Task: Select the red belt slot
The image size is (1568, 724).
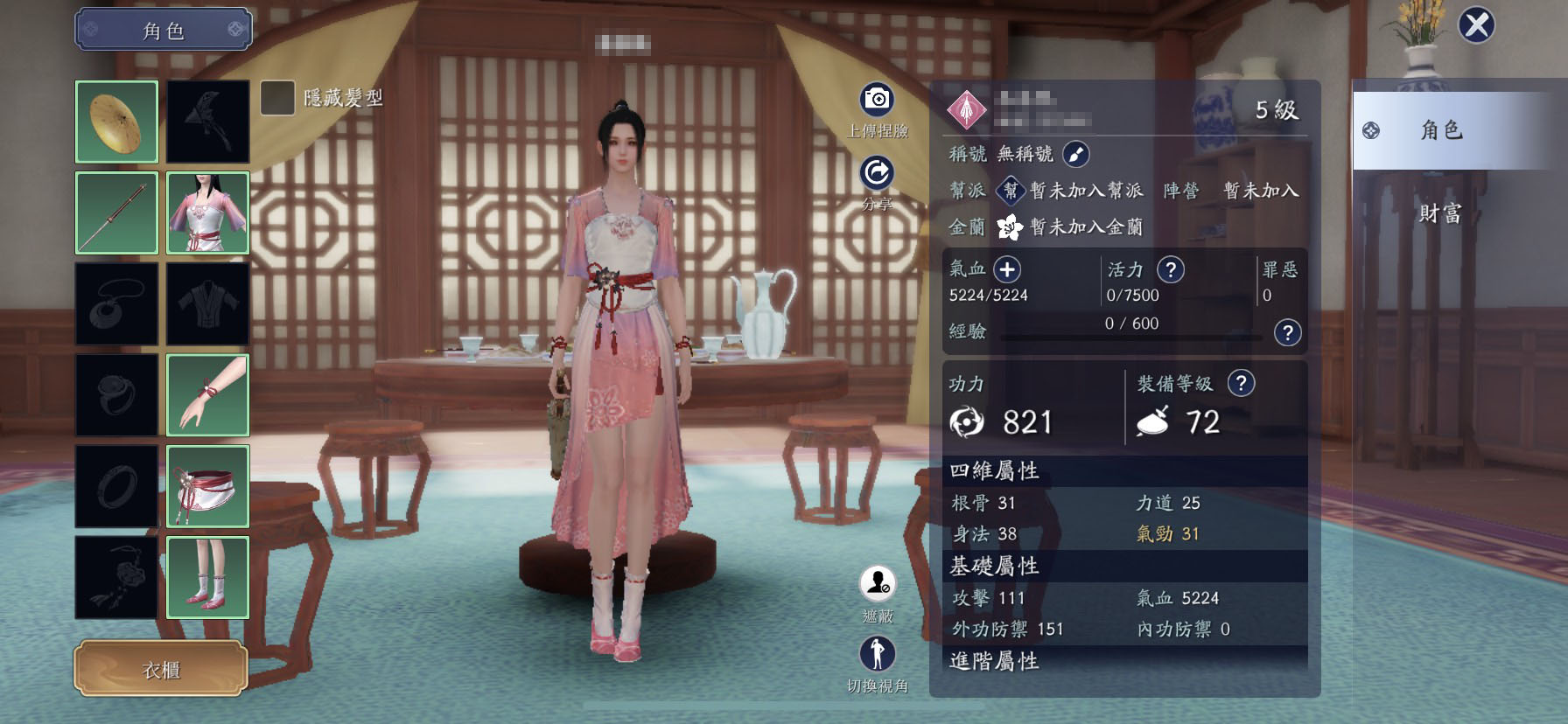Action: tap(208, 486)
